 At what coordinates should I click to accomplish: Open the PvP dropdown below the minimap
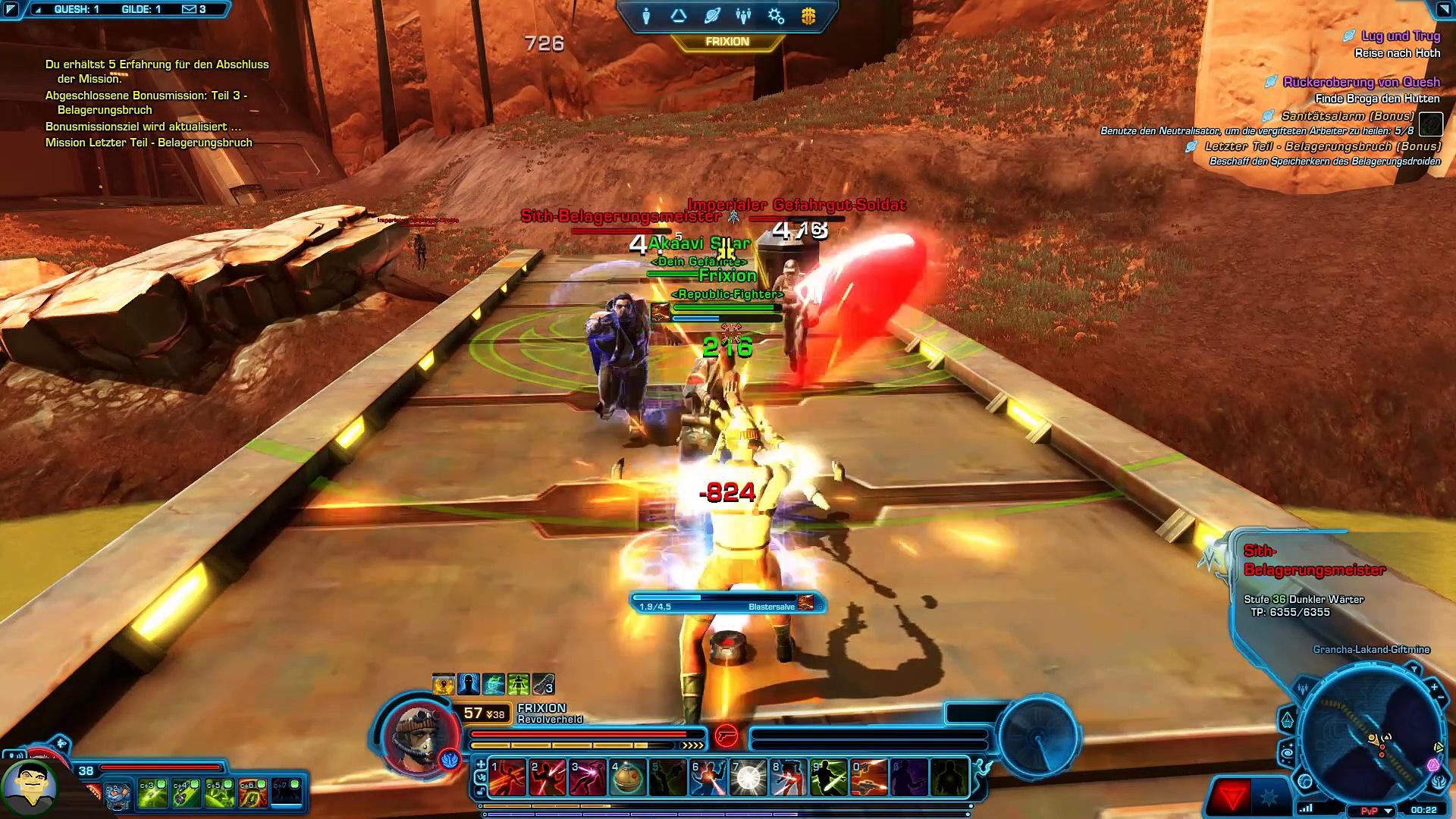tap(1389, 811)
